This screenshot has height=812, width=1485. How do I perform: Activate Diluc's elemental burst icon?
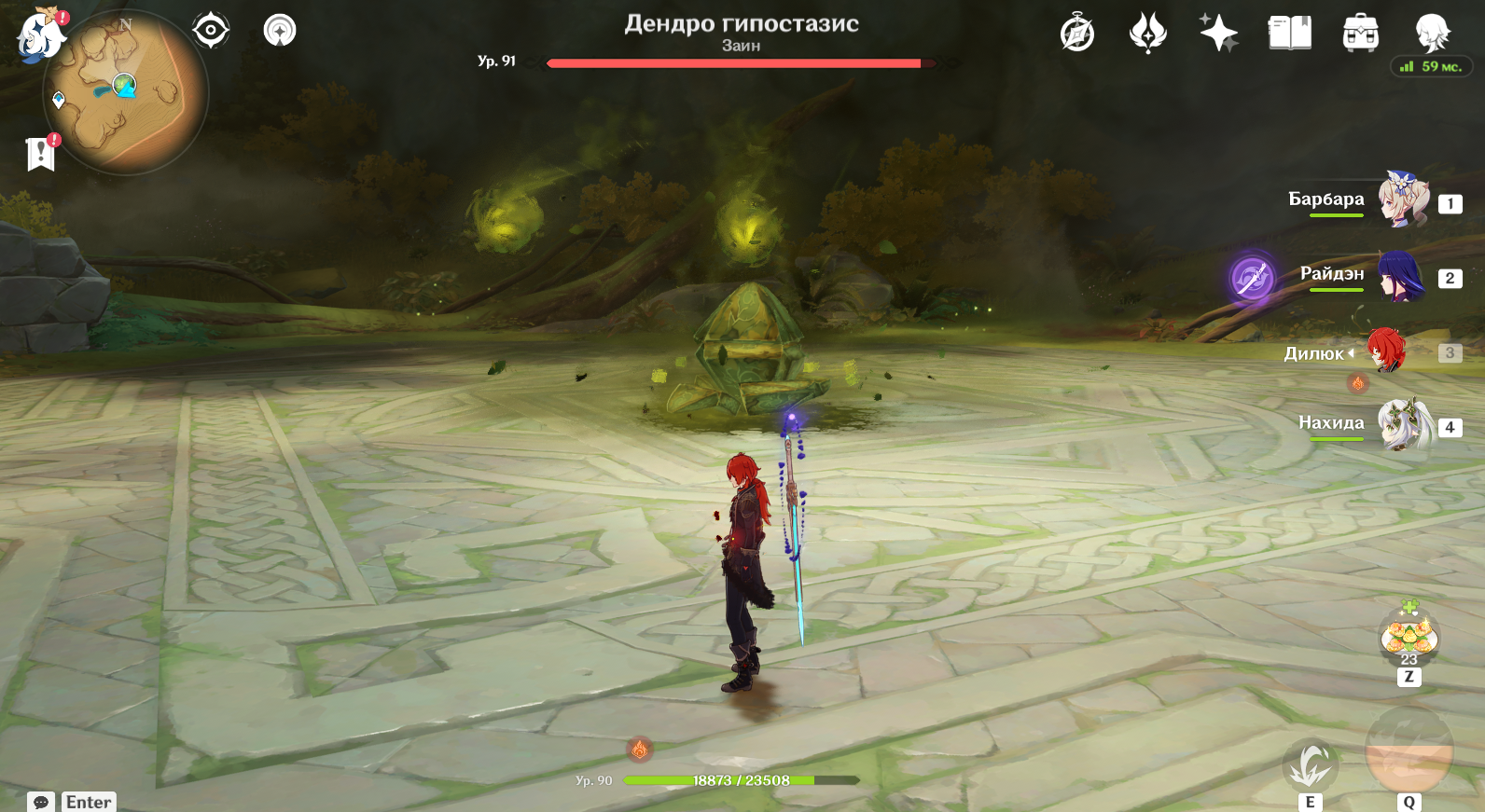(1409, 751)
